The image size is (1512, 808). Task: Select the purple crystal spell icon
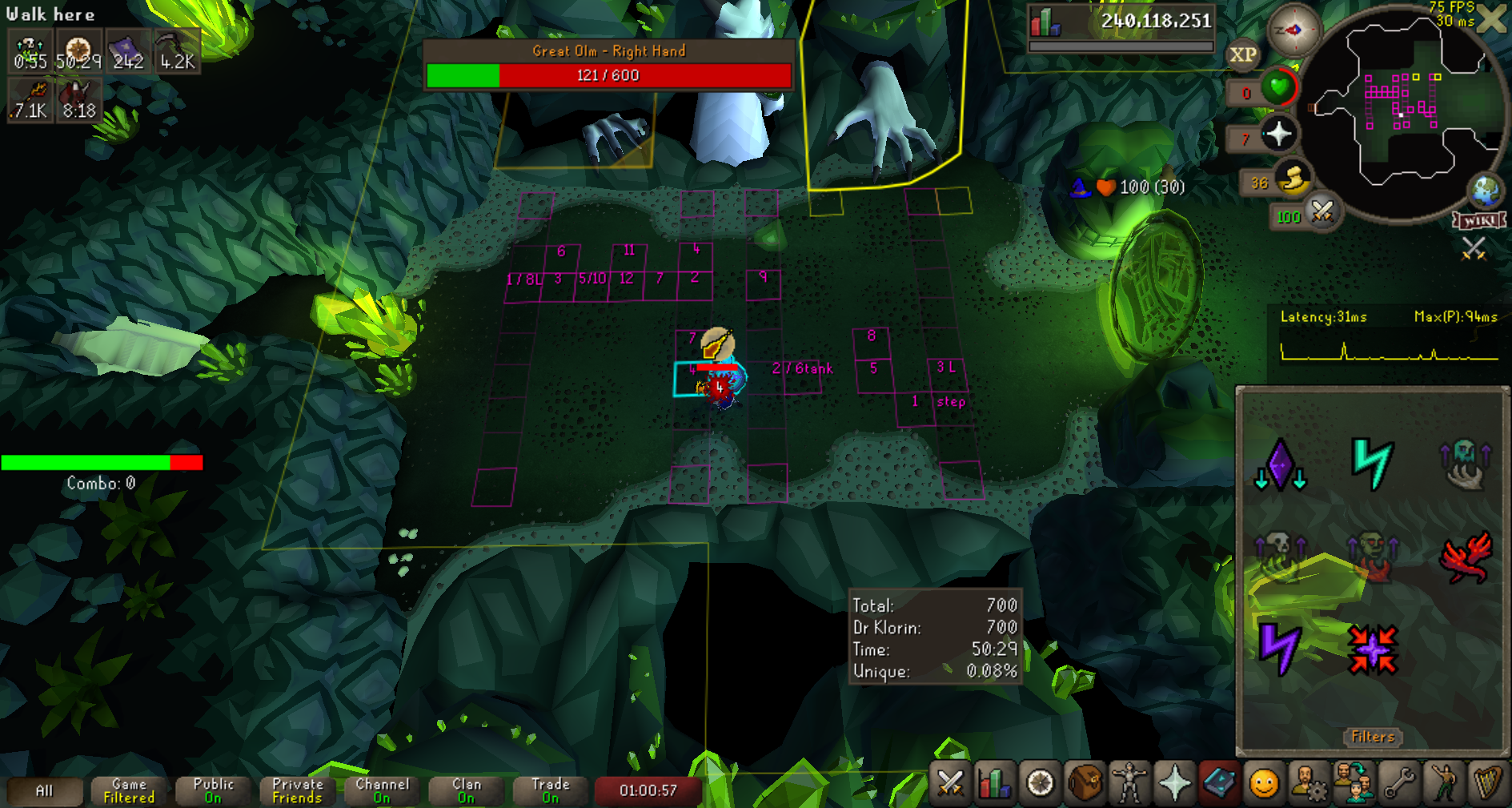point(1280,464)
